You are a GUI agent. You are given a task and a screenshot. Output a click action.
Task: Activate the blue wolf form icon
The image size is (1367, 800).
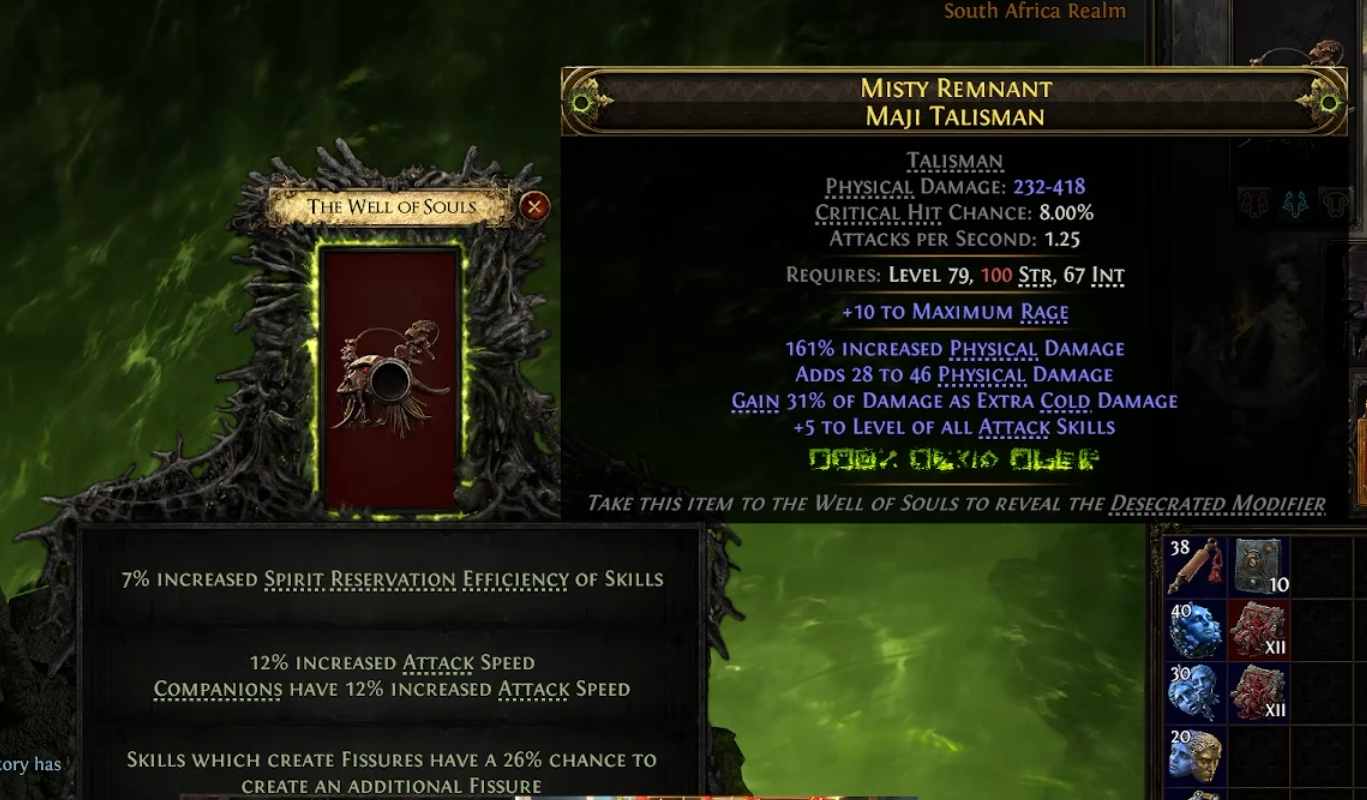(1295, 204)
